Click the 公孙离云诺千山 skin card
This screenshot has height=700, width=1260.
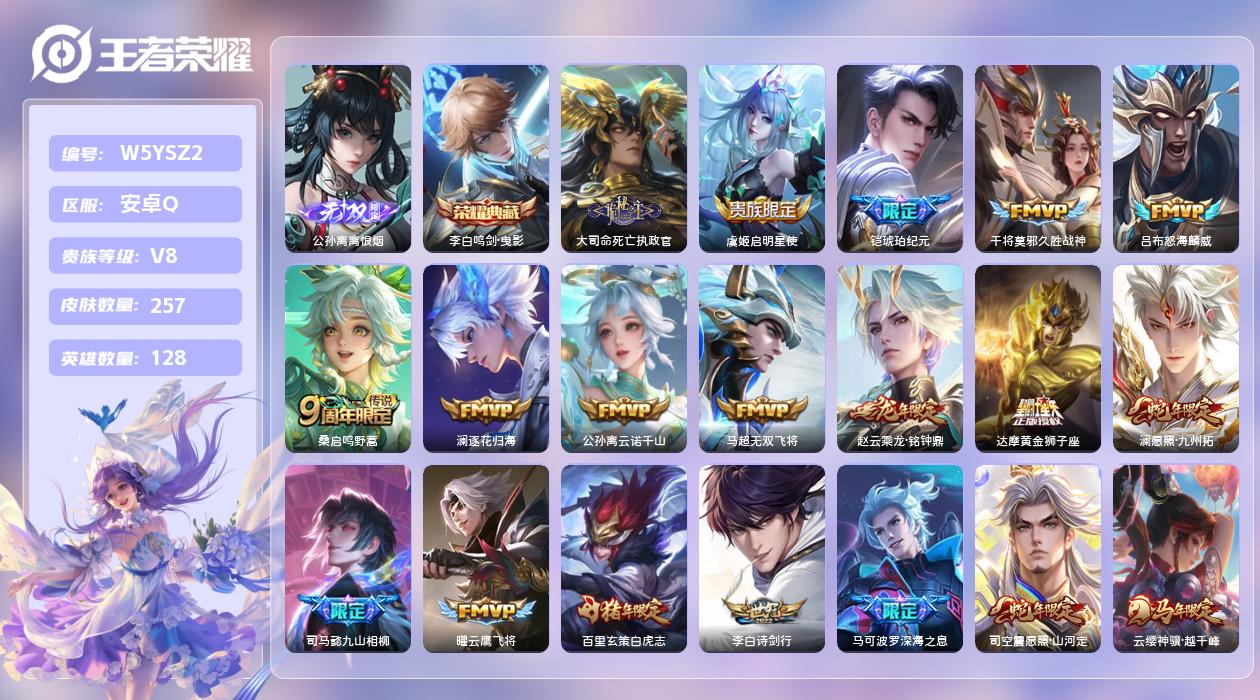tap(624, 358)
